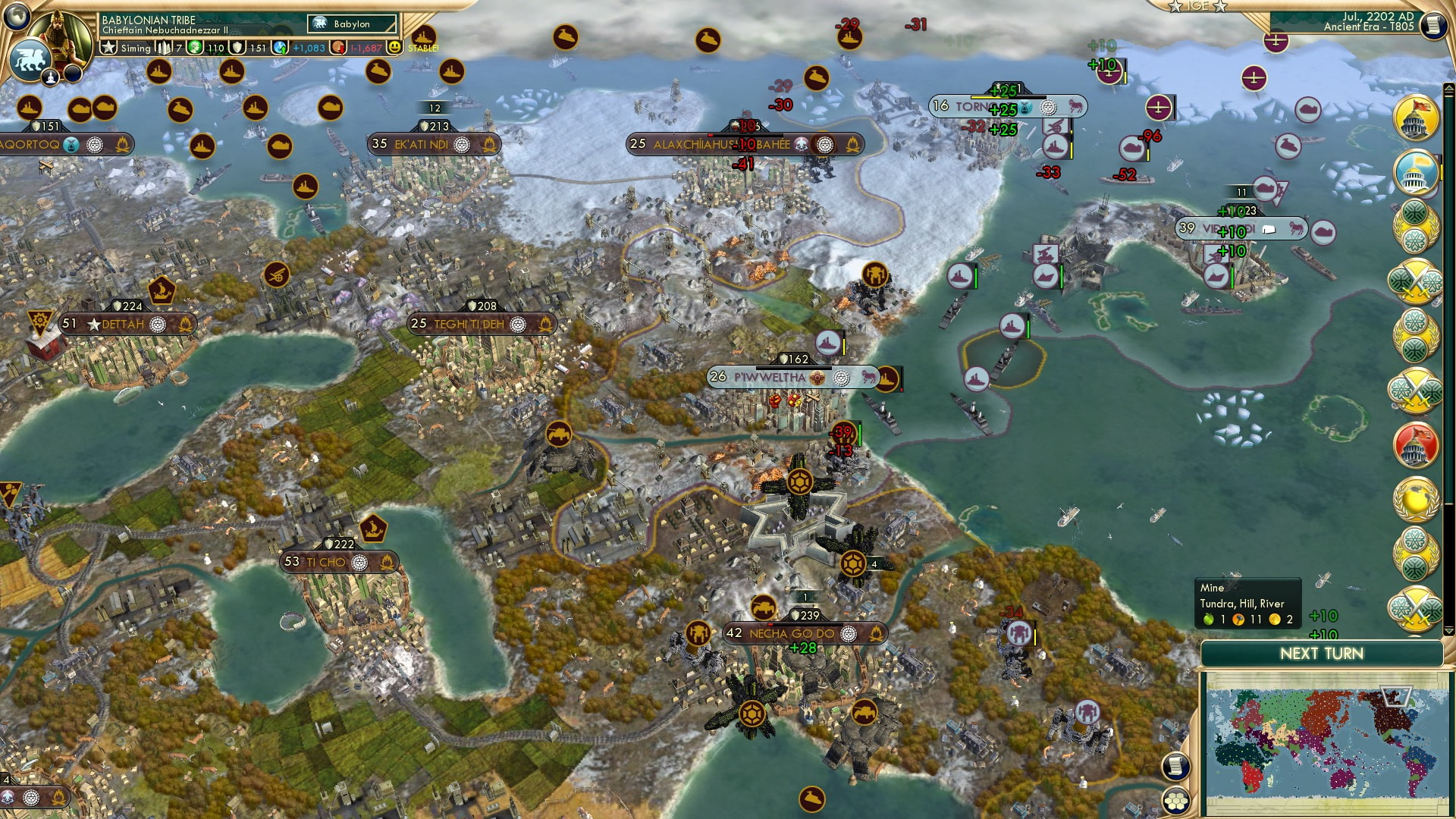The height and width of the screenshot is (819, 1456).
Task: Click the STABLE happiness smiley indicator
Action: 394,47
